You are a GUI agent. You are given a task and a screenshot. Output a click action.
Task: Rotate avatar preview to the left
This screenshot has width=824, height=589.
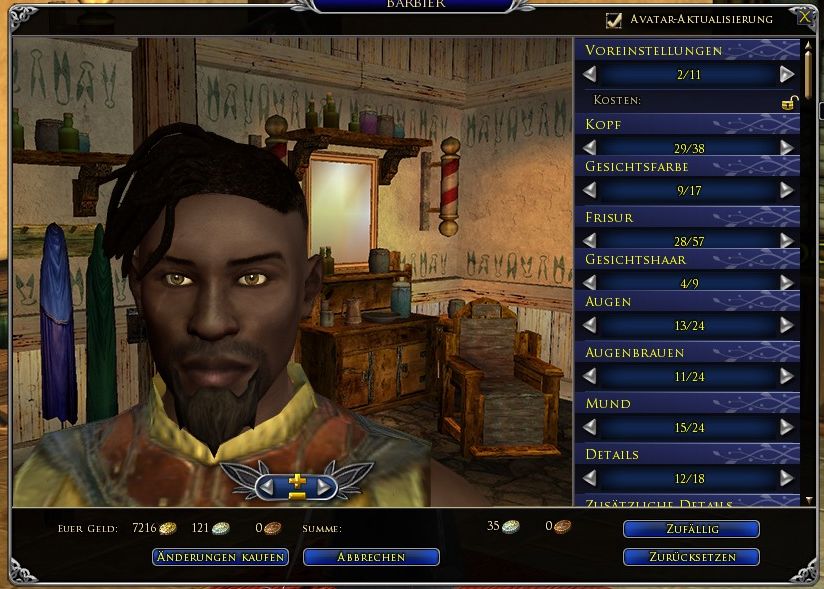267,486
